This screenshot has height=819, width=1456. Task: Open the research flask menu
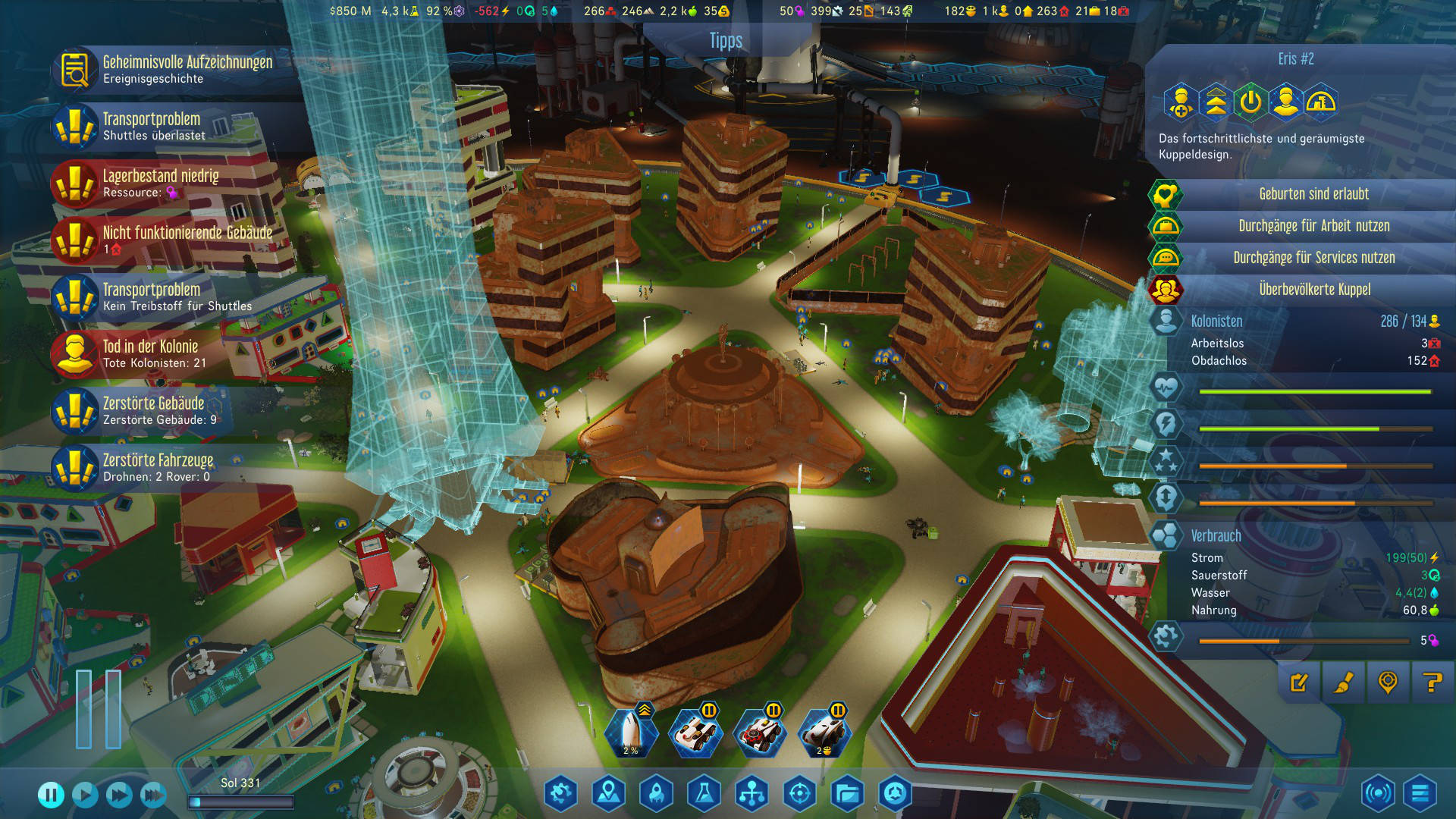tap(703, 794)
